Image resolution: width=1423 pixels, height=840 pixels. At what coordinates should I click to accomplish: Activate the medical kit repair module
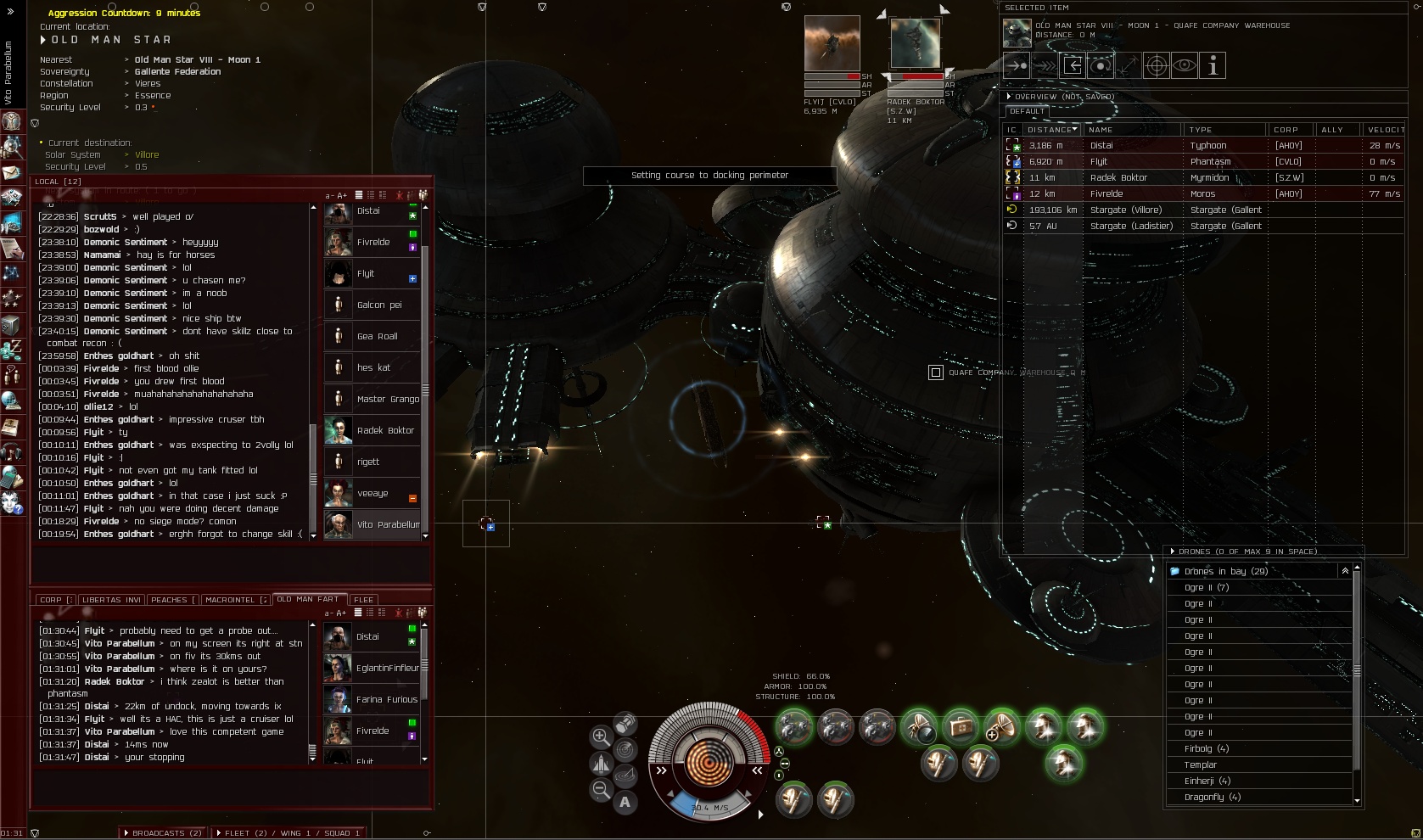point(961,727)
